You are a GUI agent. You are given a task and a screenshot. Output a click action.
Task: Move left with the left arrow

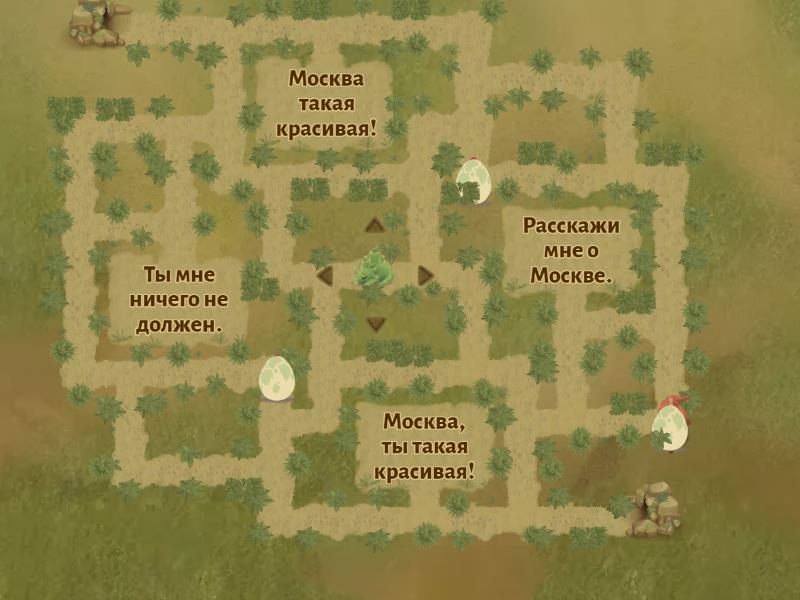(x=324, y=275)
